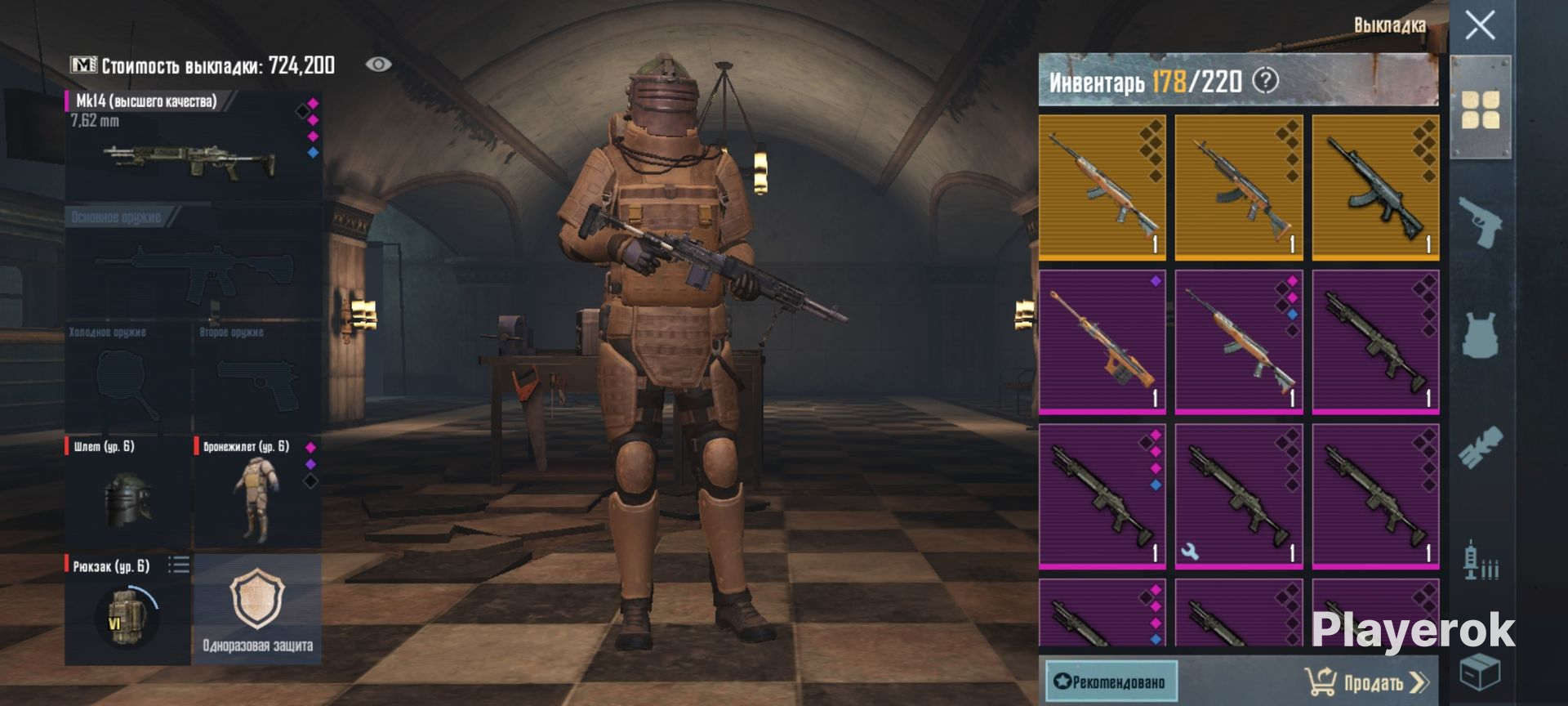This screenshot has width=1568, height=706.
Task: Select the empty secondary pistol slot
Action: pyautogui.click(x=256, y=380)
